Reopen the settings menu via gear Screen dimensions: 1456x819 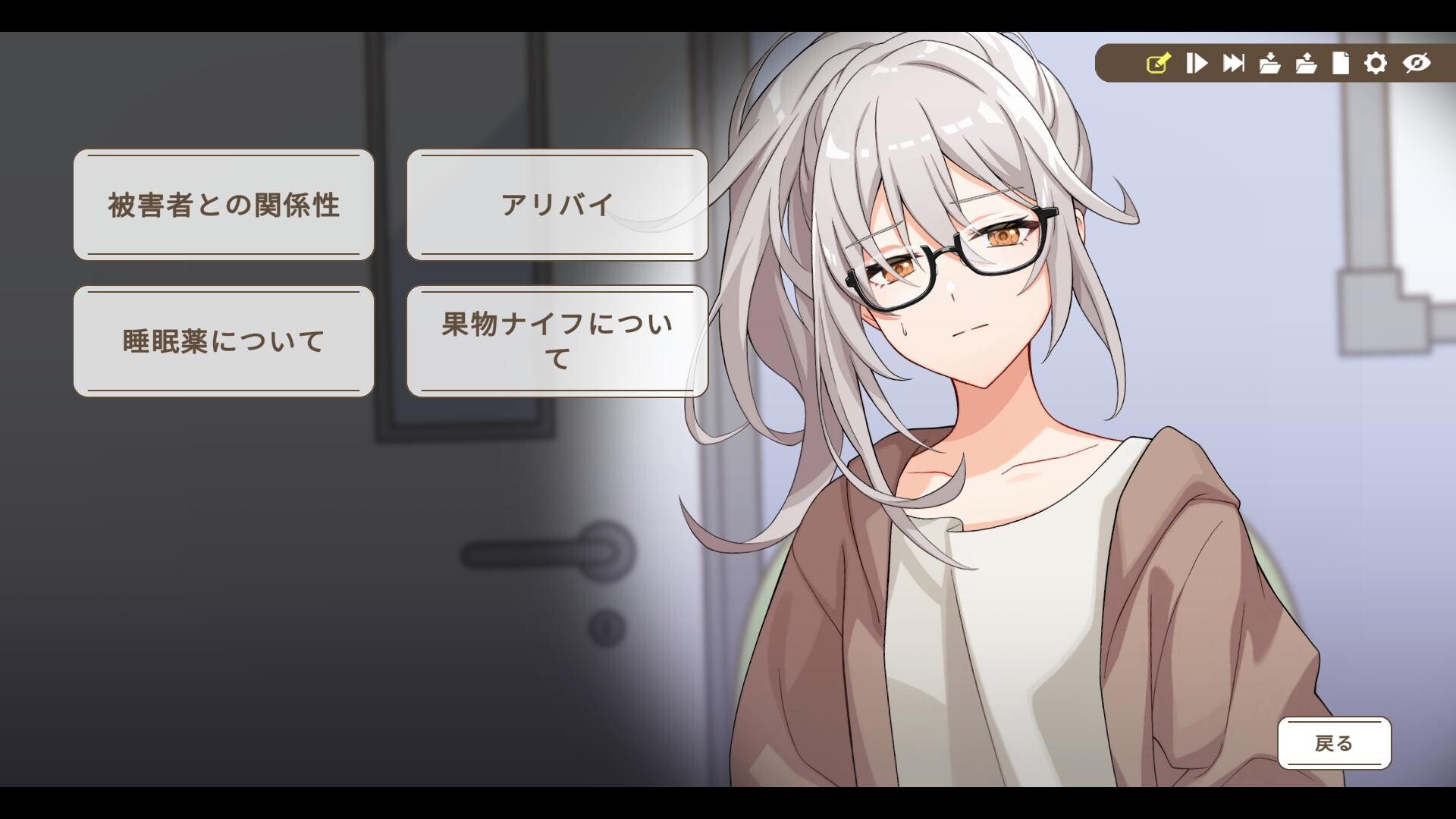pos(1379,64)
